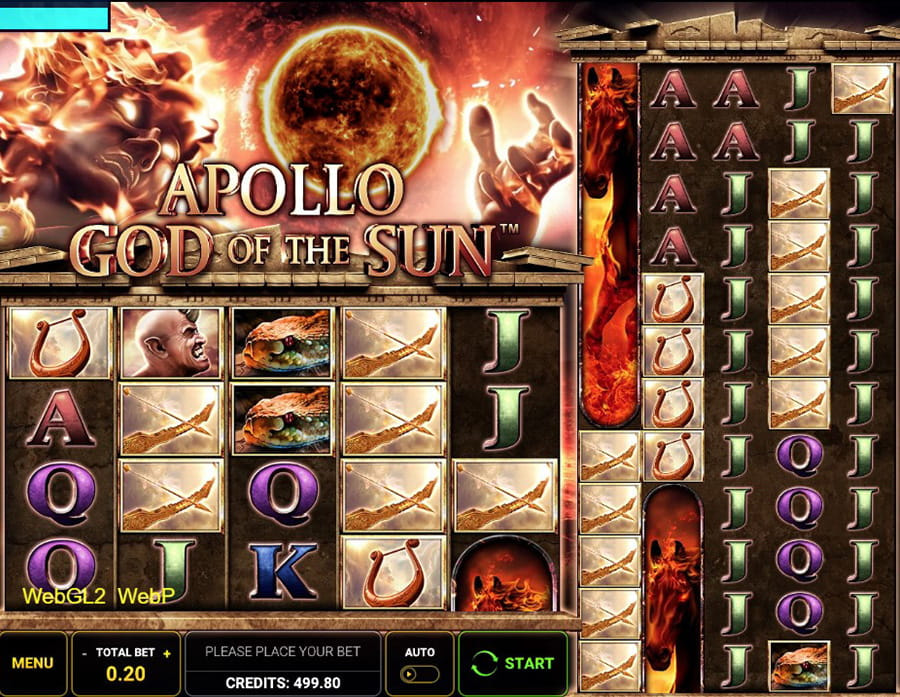Hit the green START spin button
The width and height of the screenshot is (900, 697).
click(x=514, y=663)
